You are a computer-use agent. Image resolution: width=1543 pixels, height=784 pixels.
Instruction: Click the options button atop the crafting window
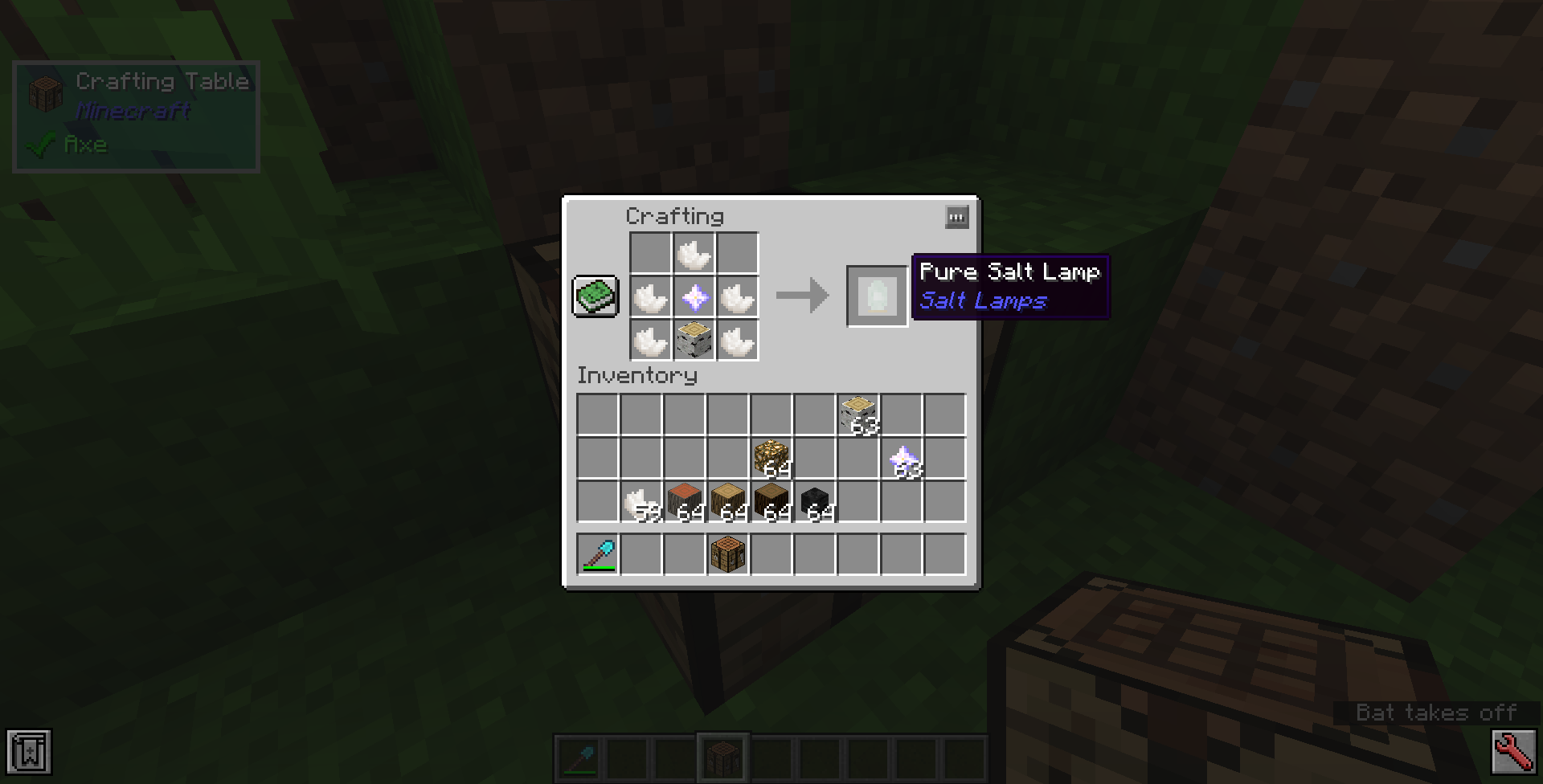pyautogui.click(x=956, y=217)
